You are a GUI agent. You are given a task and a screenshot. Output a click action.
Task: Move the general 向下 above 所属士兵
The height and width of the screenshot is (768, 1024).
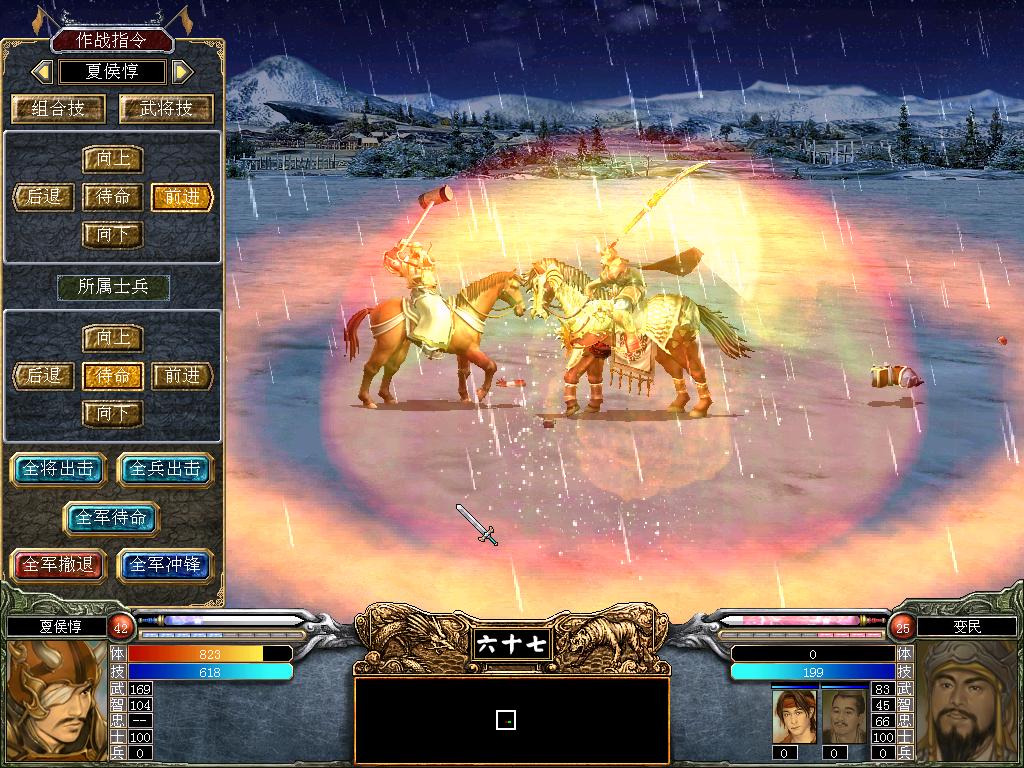pos(112,235)
